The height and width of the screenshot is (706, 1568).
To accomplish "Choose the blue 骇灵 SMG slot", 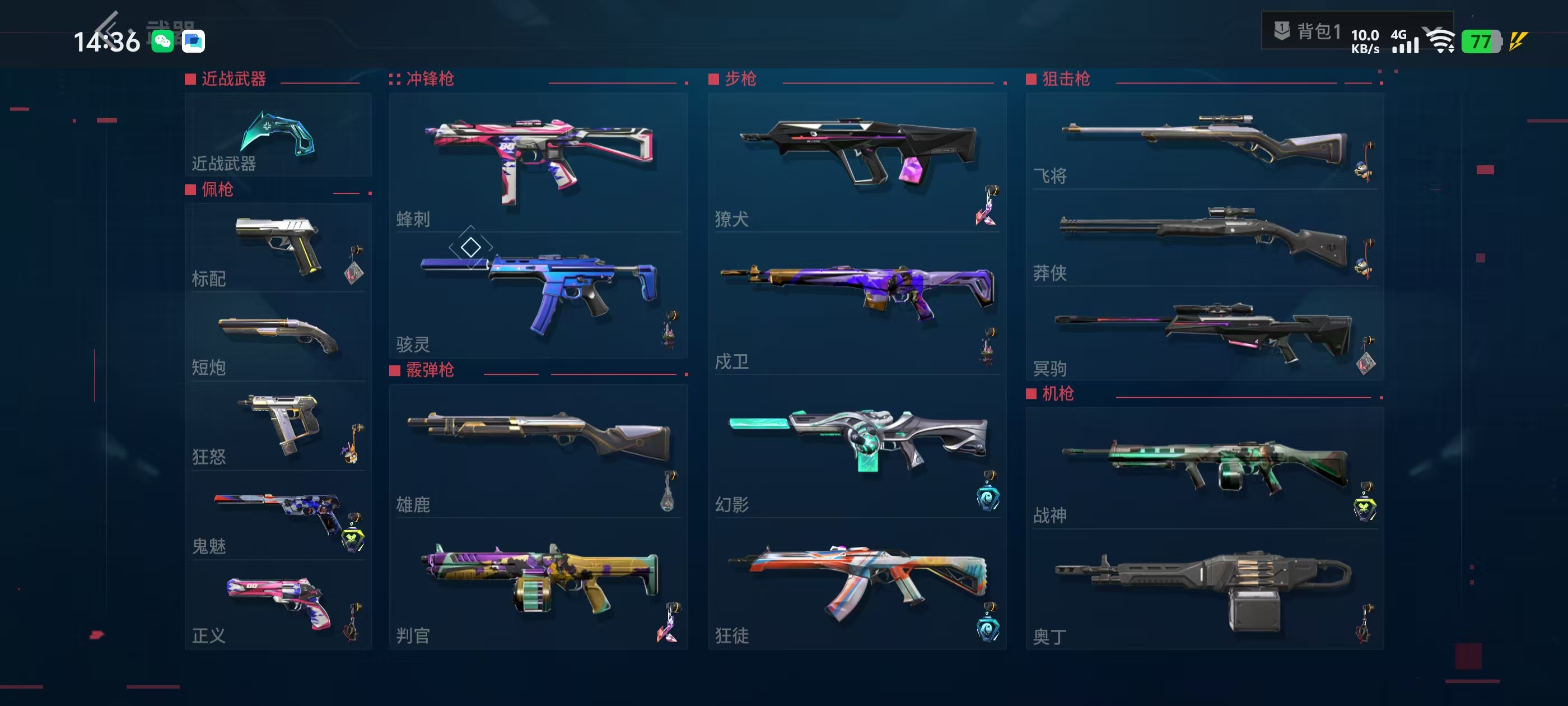I will point(538,295).
